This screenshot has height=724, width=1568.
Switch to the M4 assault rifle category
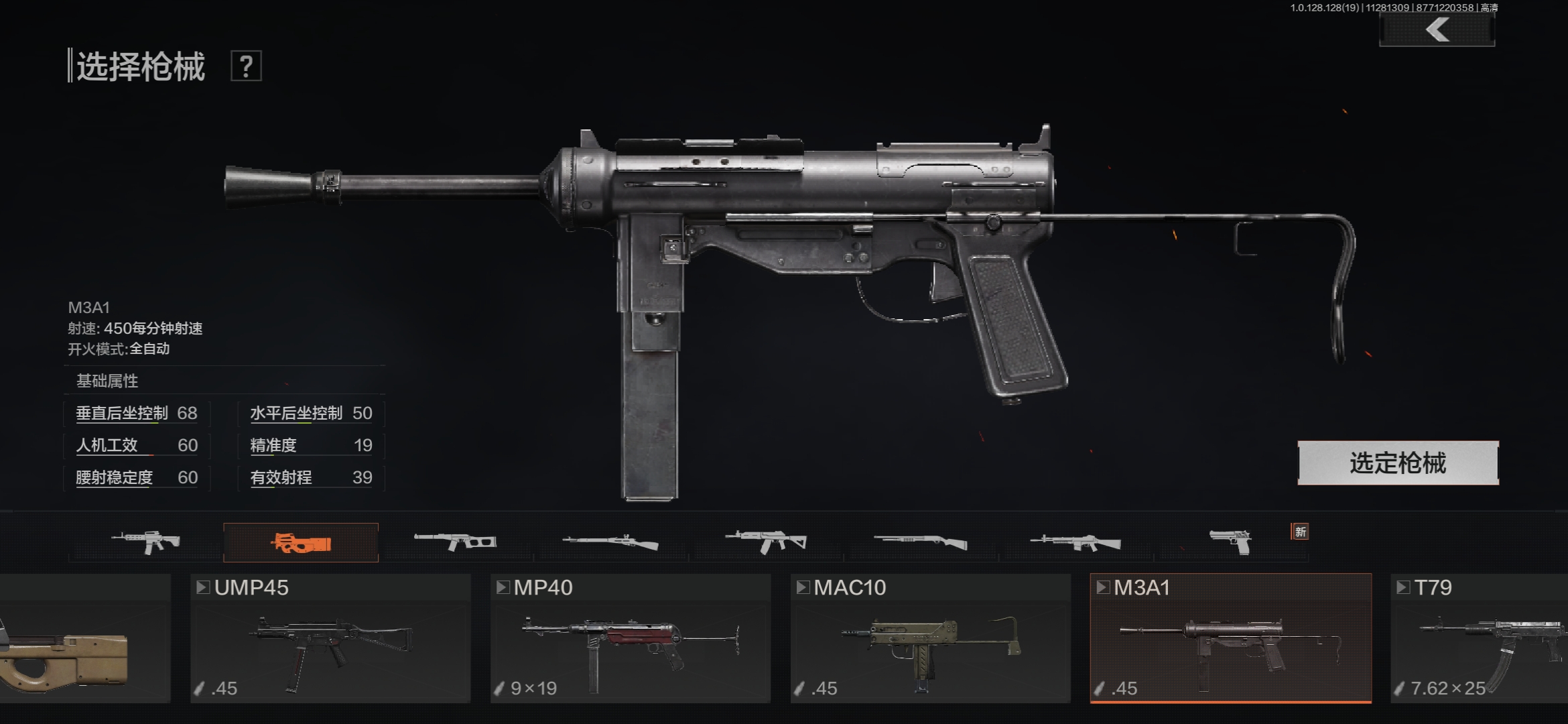pyautogui.click(x=146, y=542)
